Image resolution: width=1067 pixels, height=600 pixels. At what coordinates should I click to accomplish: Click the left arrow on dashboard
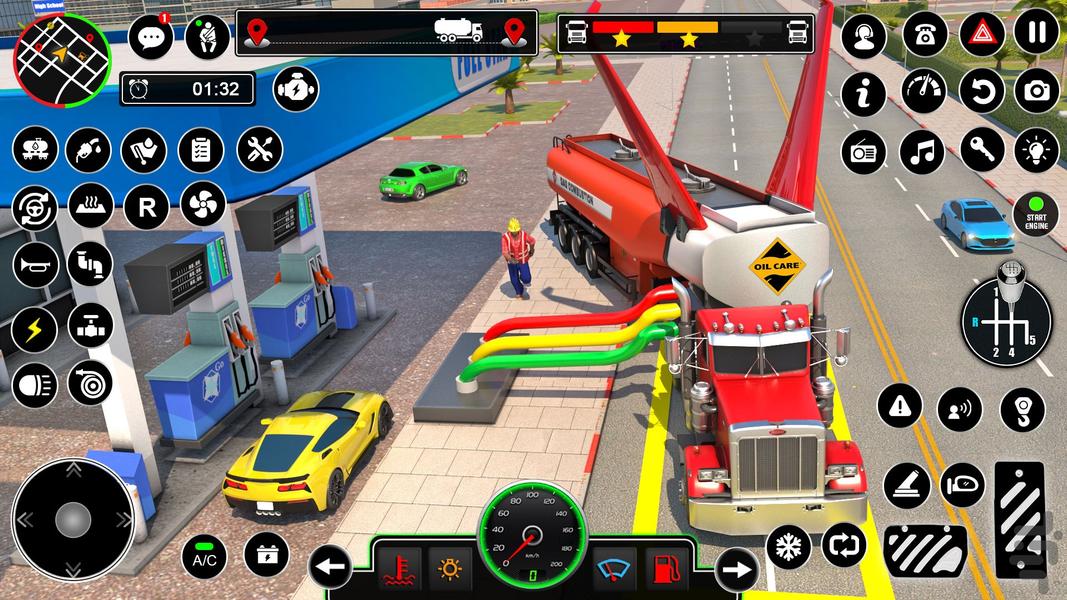[x=330, y=569]
